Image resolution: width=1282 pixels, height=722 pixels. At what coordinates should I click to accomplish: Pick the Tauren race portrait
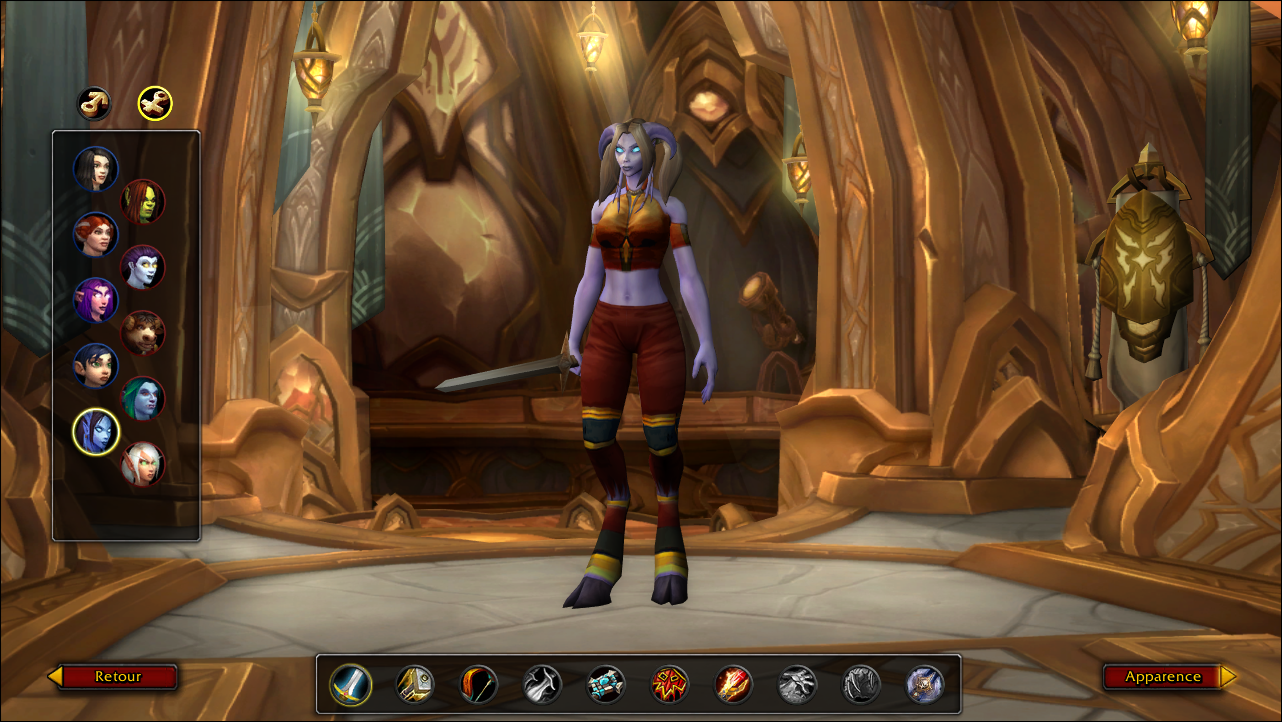click(x=143, y=333)
